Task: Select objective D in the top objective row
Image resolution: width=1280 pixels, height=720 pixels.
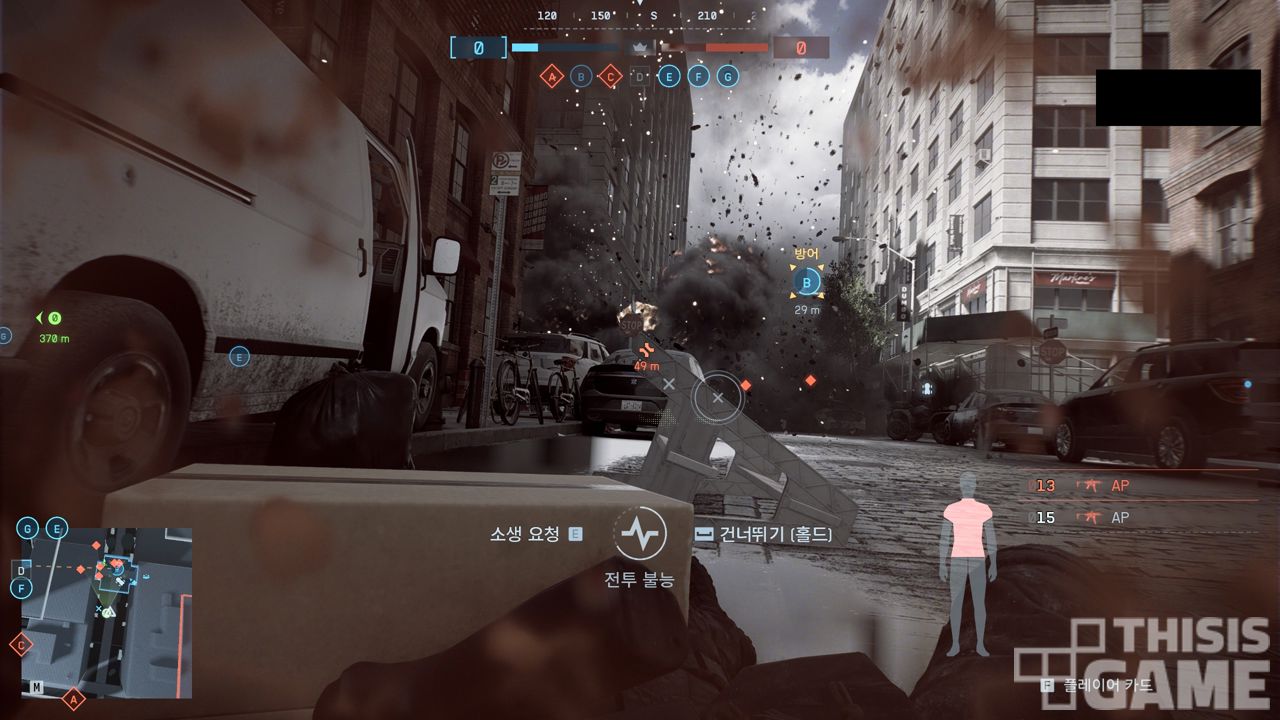Action: pos(640,76)
